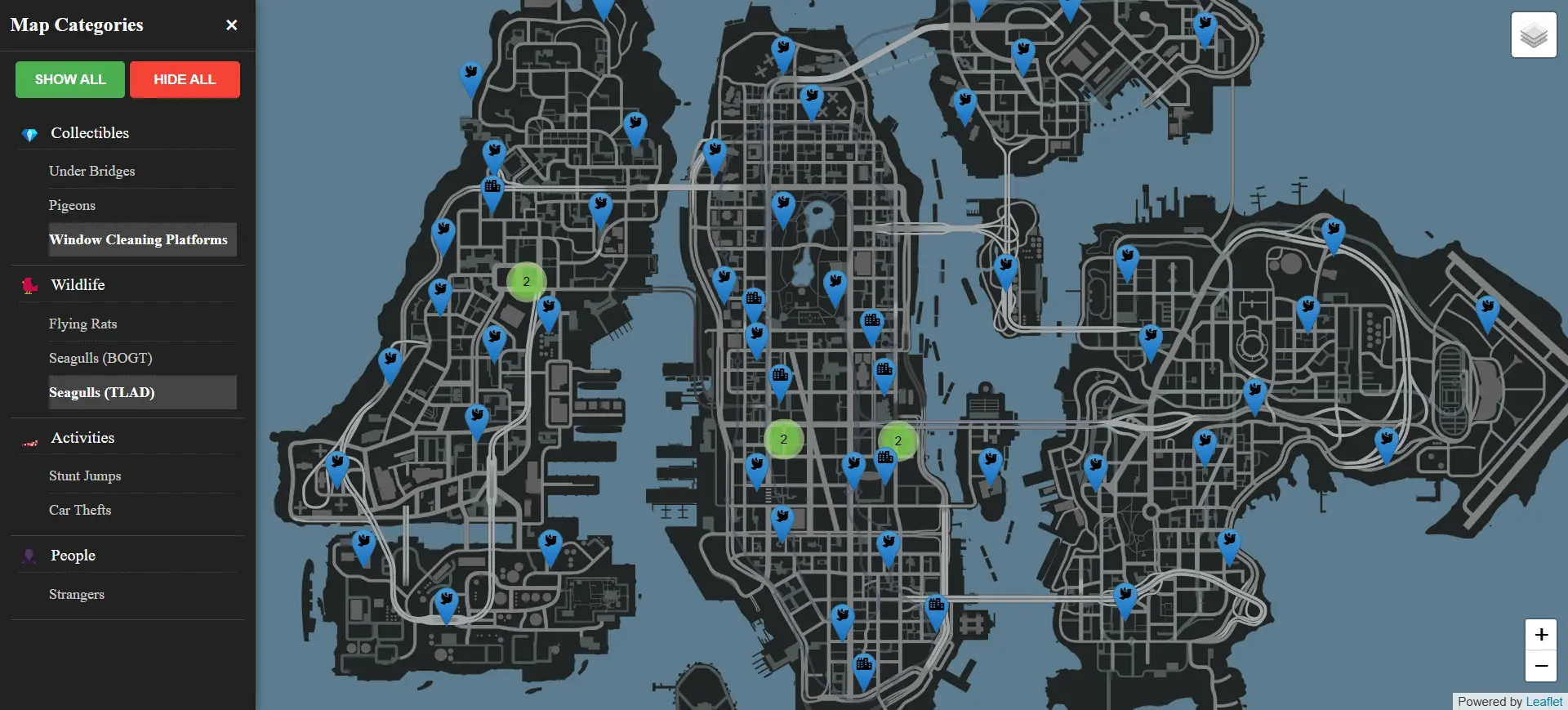Click the Collectibles diamond icon

click(x=29, y=134)
